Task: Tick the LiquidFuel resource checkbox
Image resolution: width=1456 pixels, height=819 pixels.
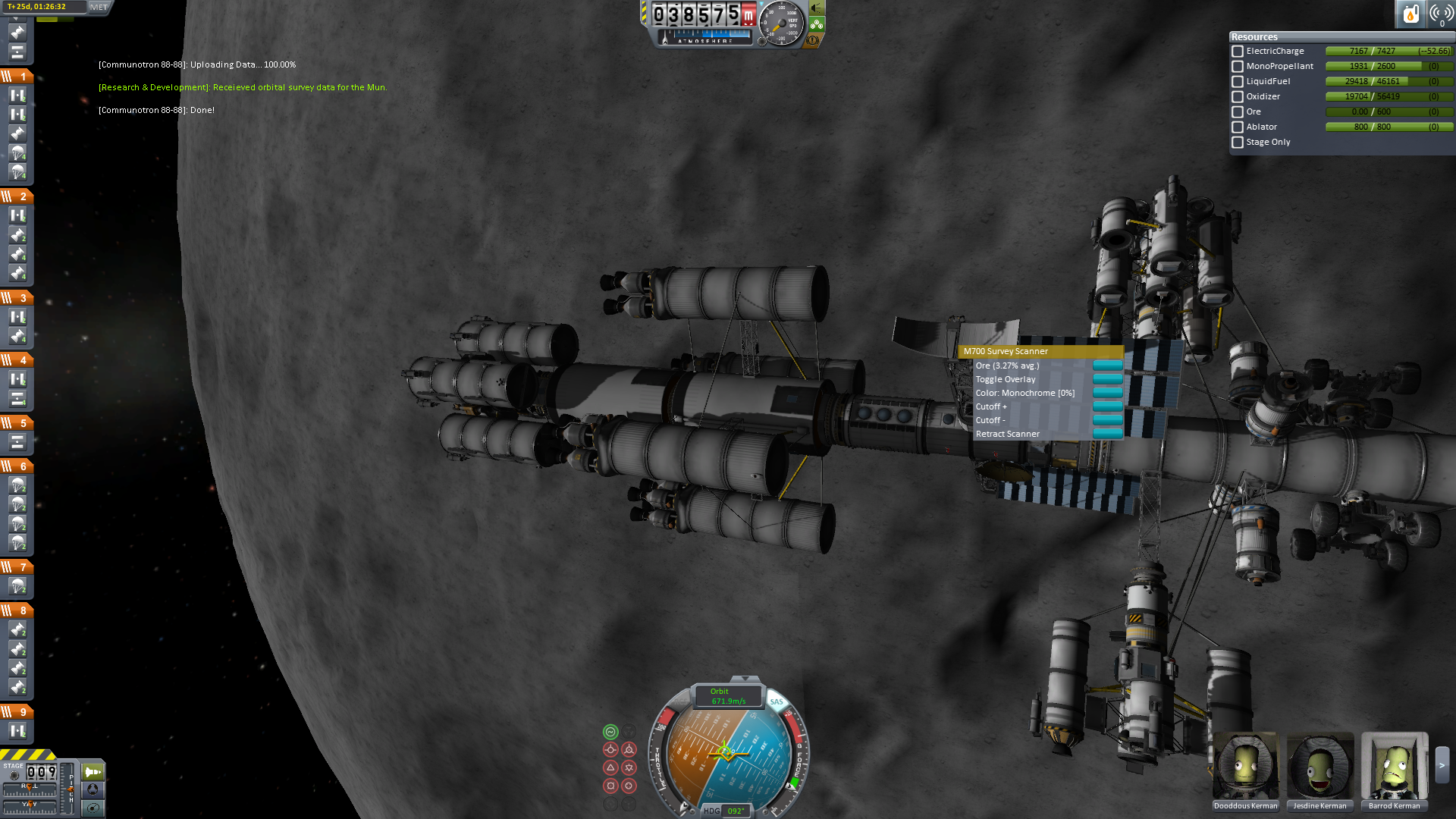Action: [1238, 82]
